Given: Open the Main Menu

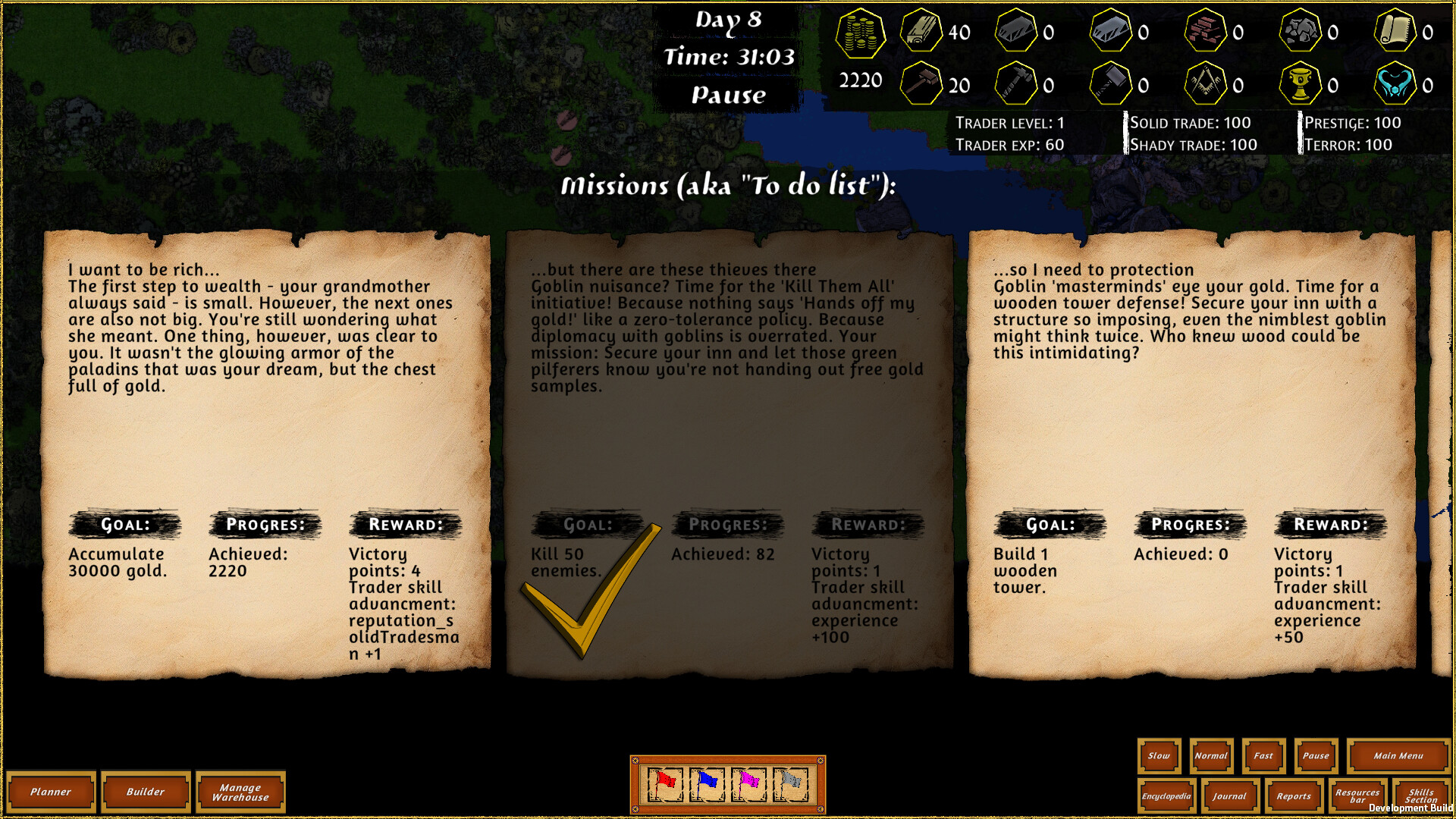Looking at the screenshot, I should pos(1398,756).
